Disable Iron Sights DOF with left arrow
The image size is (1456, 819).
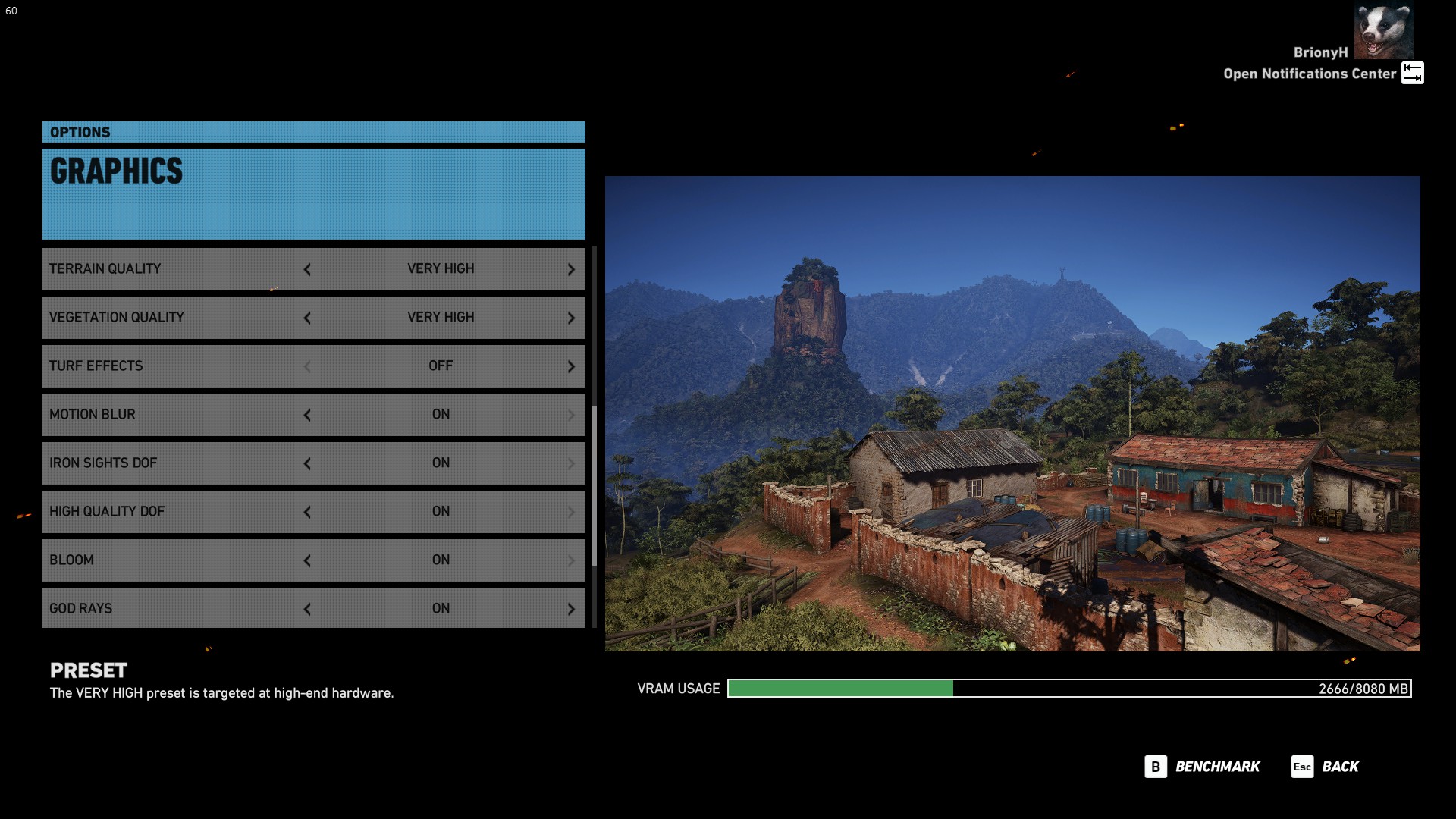coord(307,463)
